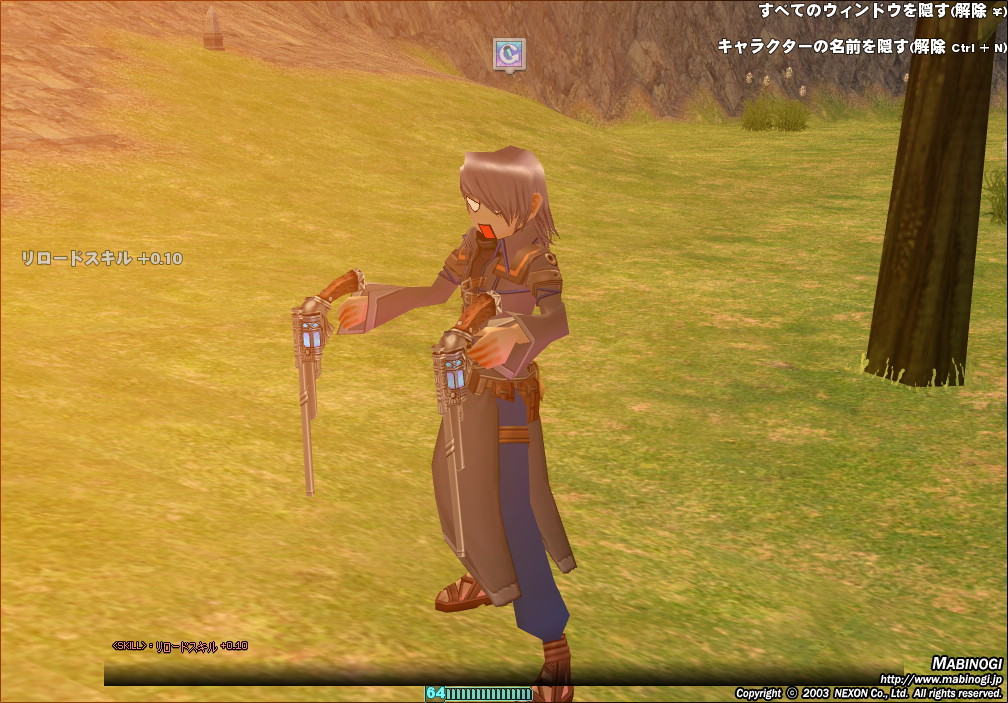Click the Reload skill icon above the character

[509, 54]
